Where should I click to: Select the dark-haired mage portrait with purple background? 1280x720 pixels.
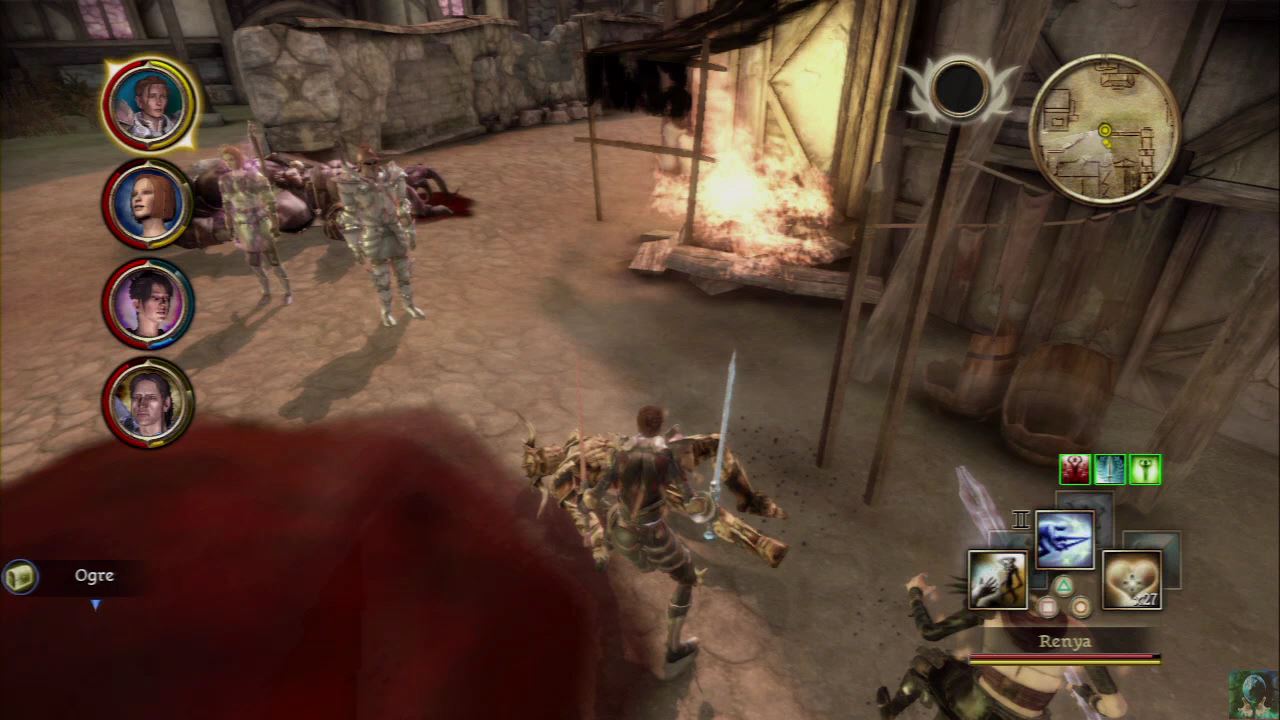(x=148, y=303)
